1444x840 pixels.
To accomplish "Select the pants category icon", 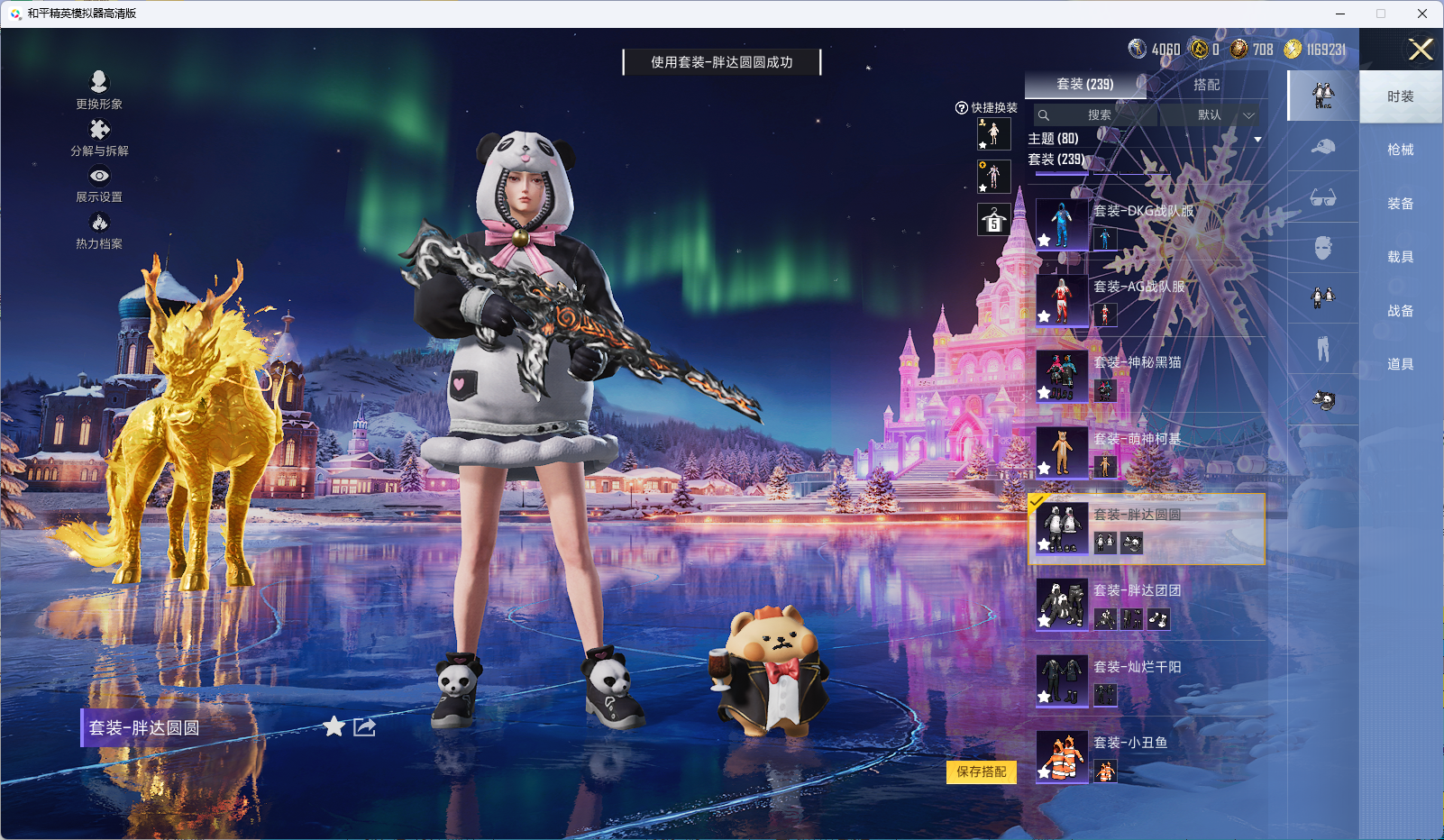I will point(1323,349).
